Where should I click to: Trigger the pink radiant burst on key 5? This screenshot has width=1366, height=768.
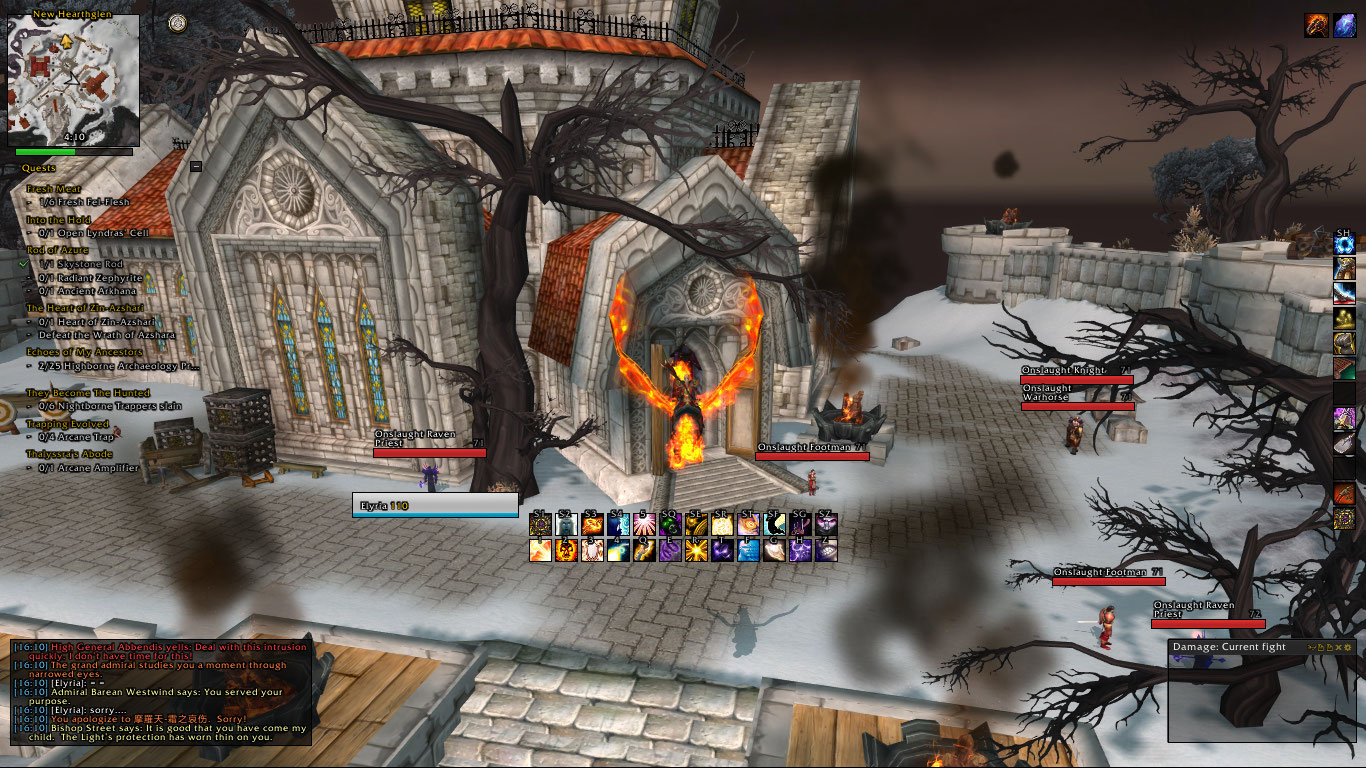[644, 524]
